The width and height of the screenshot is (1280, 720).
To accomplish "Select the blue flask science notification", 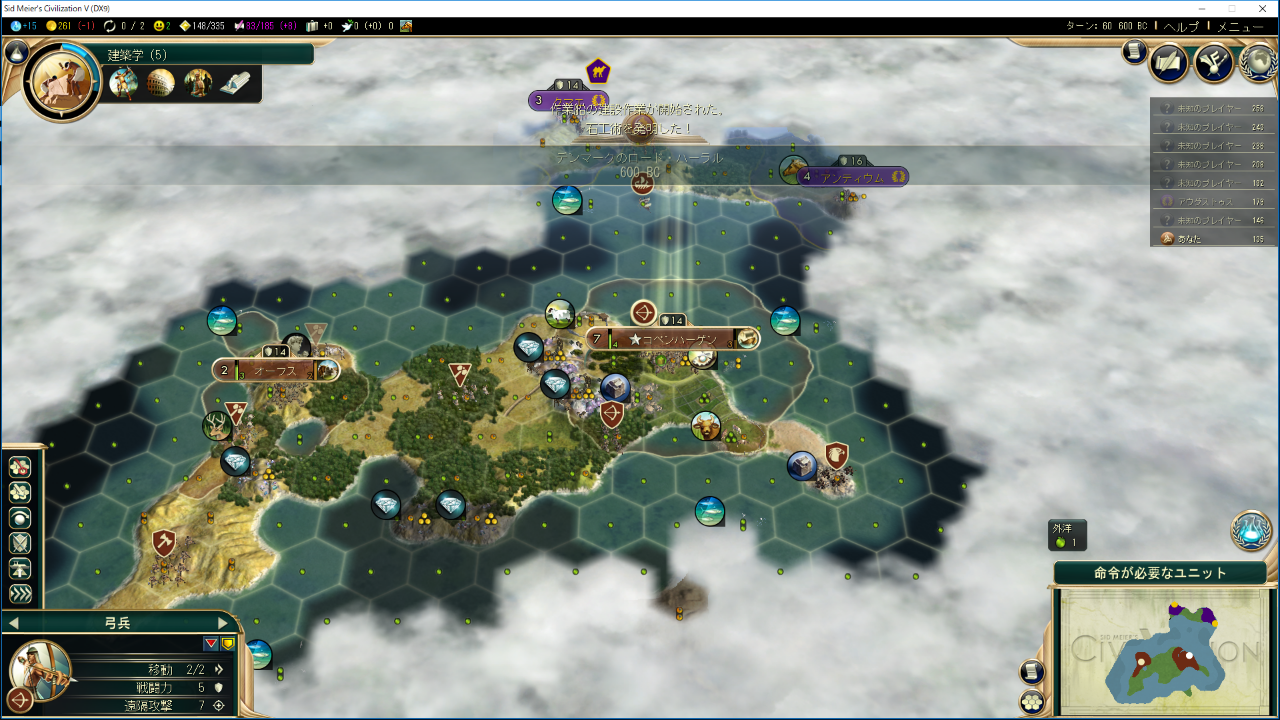I will (1251, 530).
